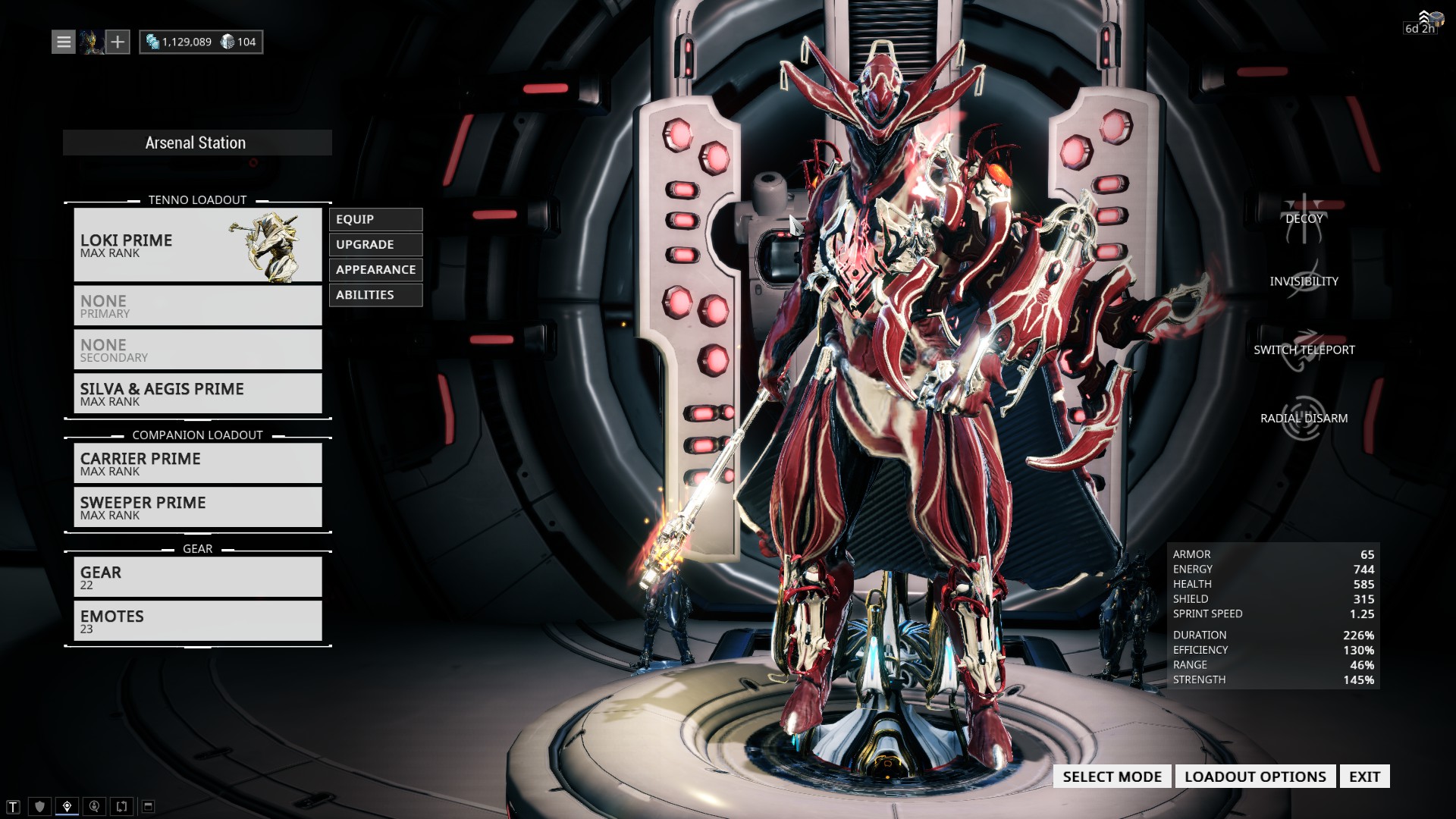Choose the empty Primary weapon slot
This screenshot has height=819, width=1456.
(x=197, y=306)
